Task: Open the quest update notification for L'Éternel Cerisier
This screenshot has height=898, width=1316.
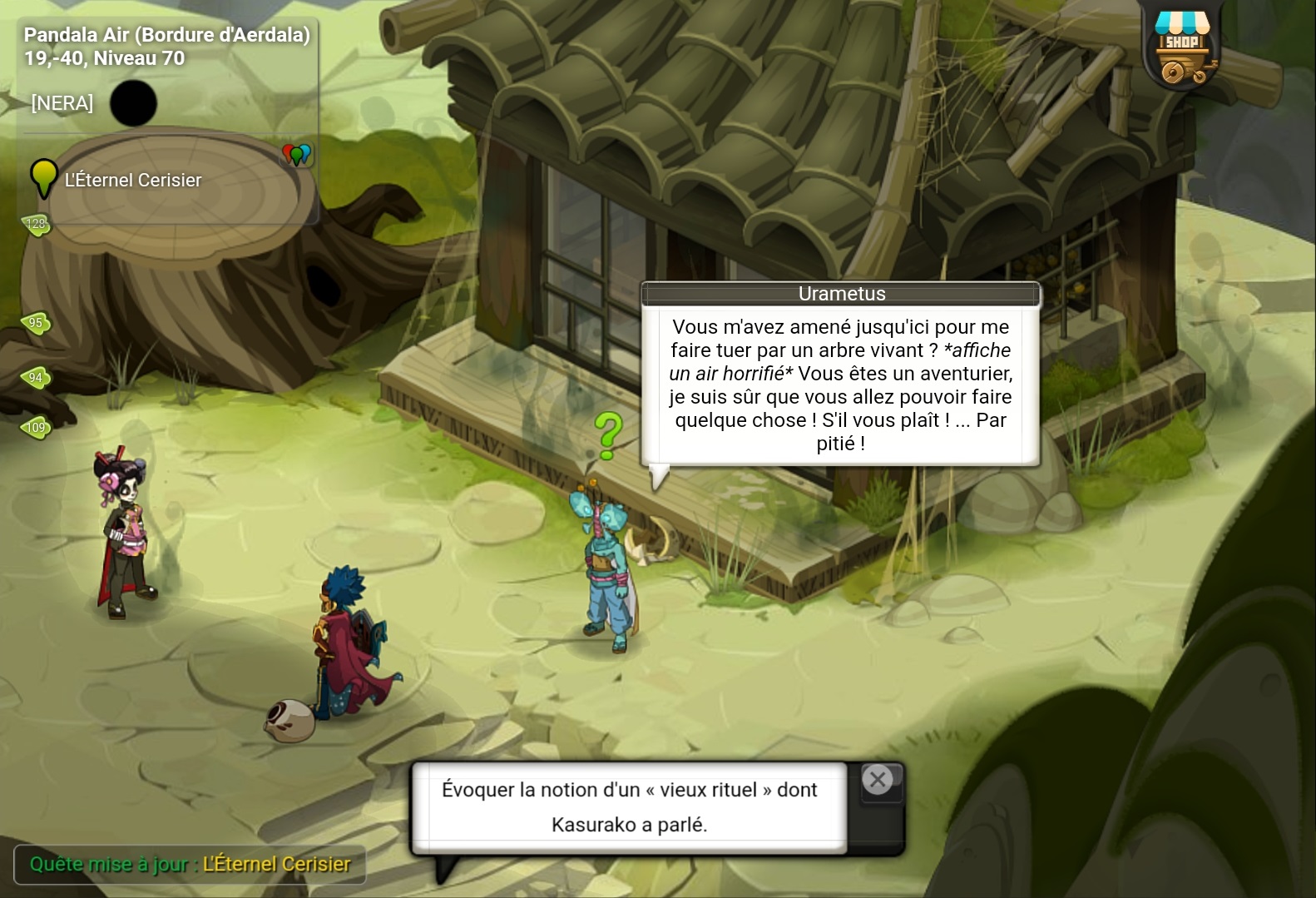Action: tap(190, 864)
